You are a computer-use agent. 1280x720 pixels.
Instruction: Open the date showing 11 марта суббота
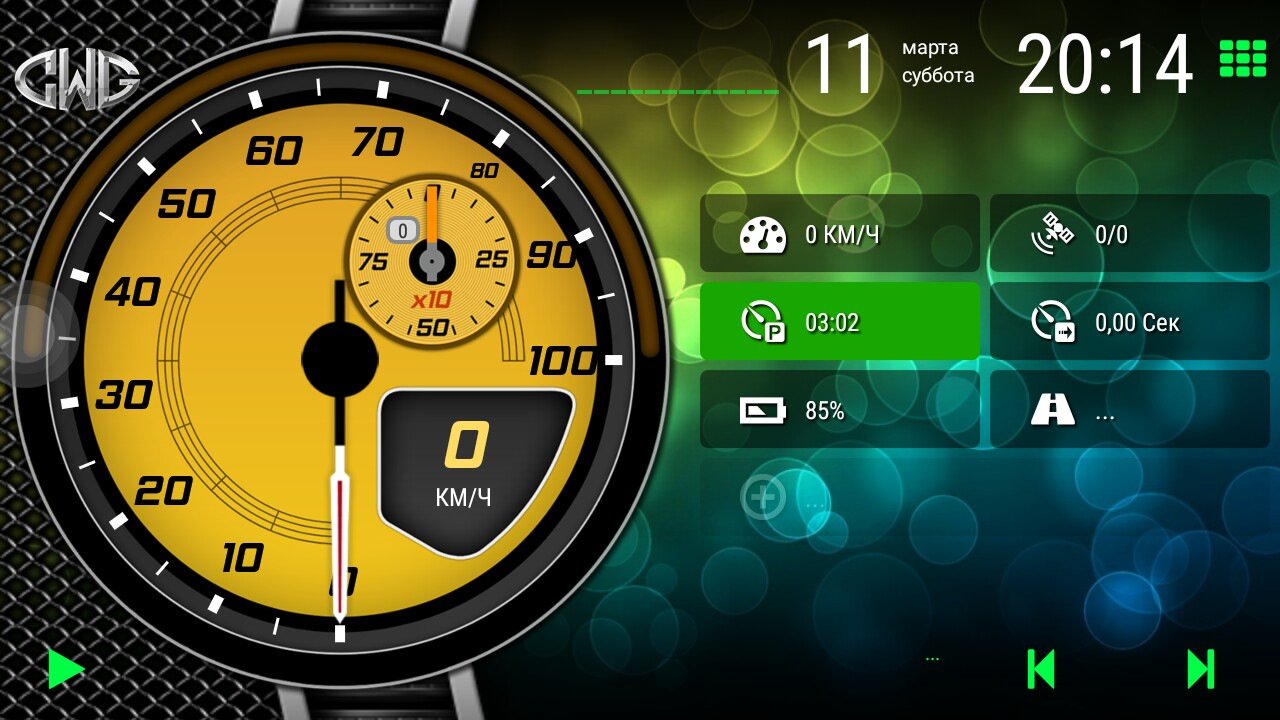coord(888,63)
